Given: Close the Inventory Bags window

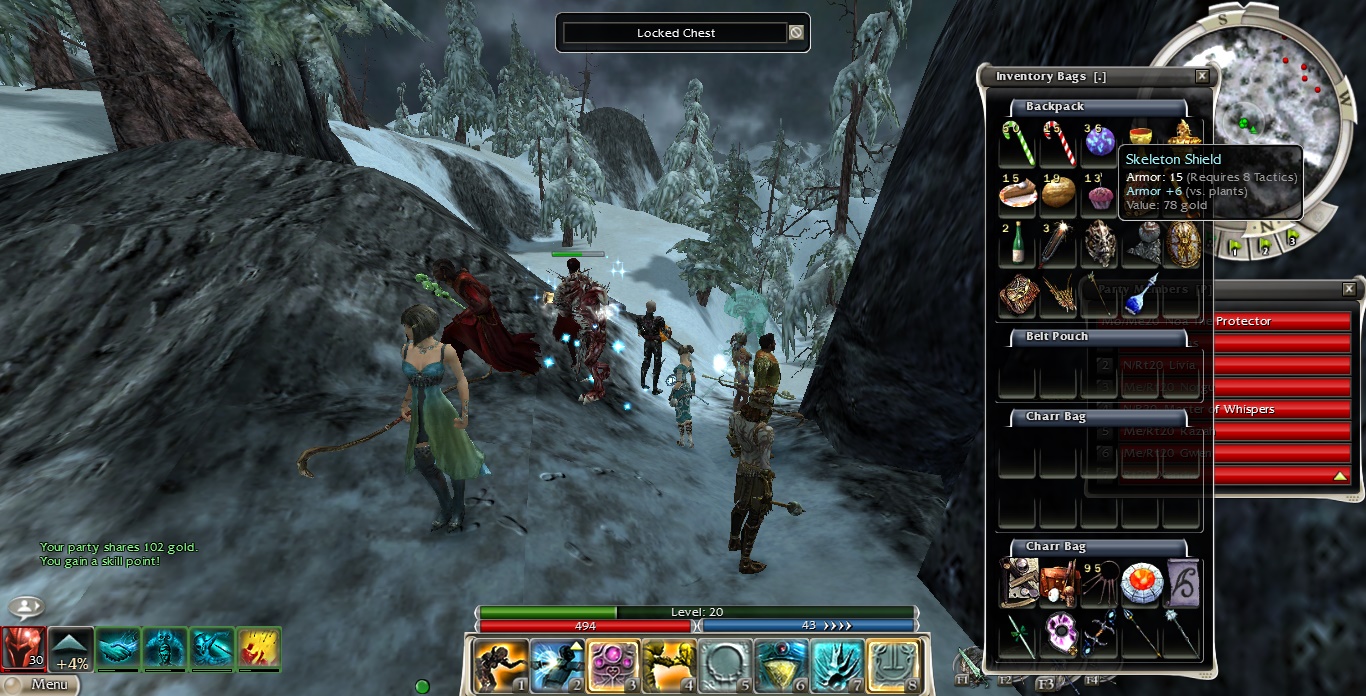Looking at the screenshot, I should tap(1202, 76).
